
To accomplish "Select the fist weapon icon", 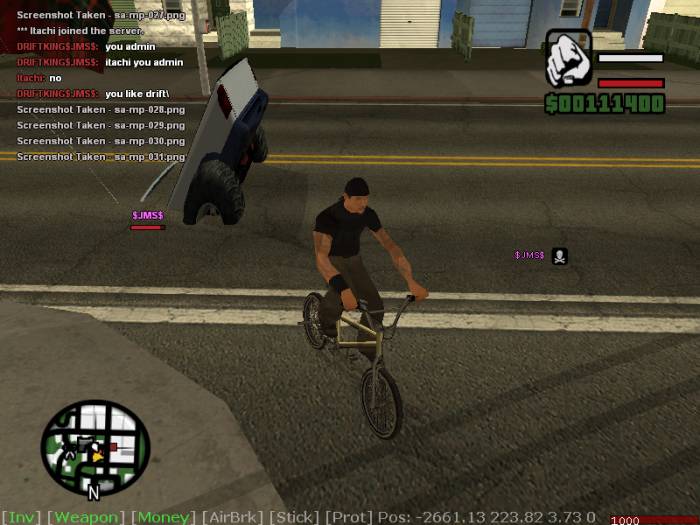I will (568, 59).
